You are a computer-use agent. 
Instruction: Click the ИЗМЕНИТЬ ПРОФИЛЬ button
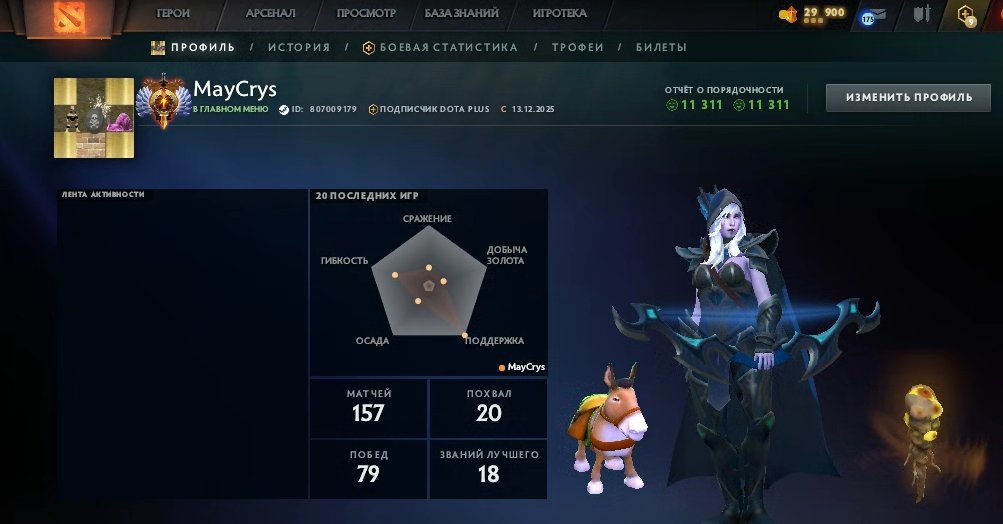[908, 97]
